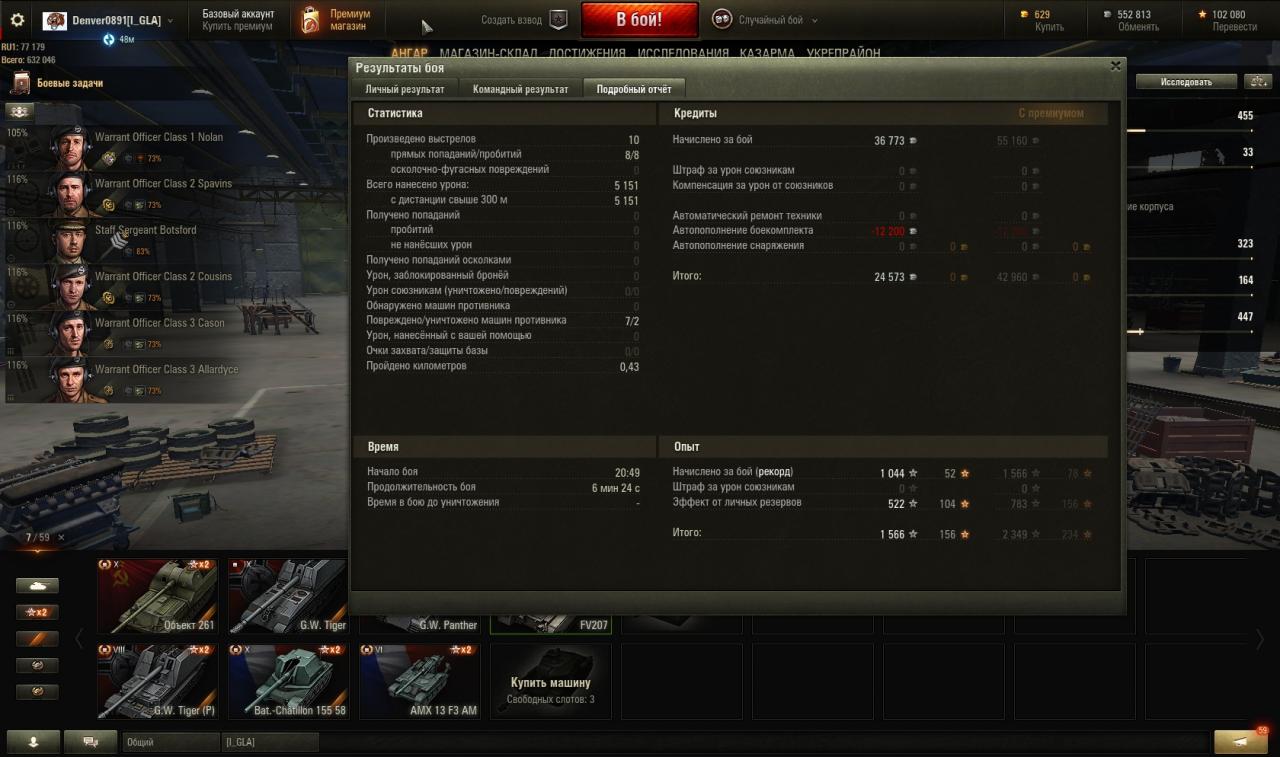Select the Подробный отчёт tab

(633, 89)
